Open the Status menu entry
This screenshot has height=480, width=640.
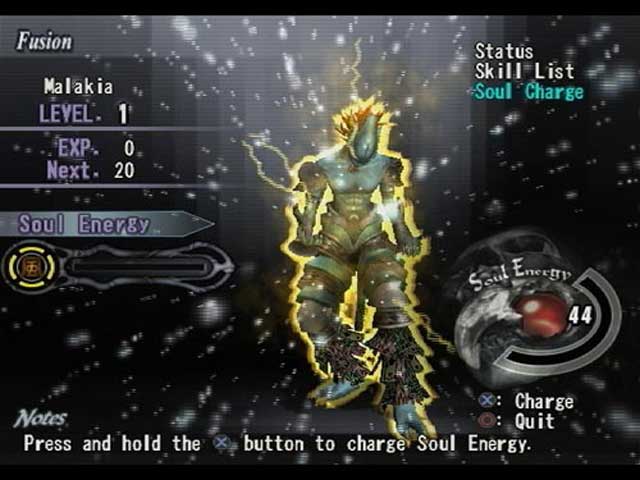pos(504,51)
